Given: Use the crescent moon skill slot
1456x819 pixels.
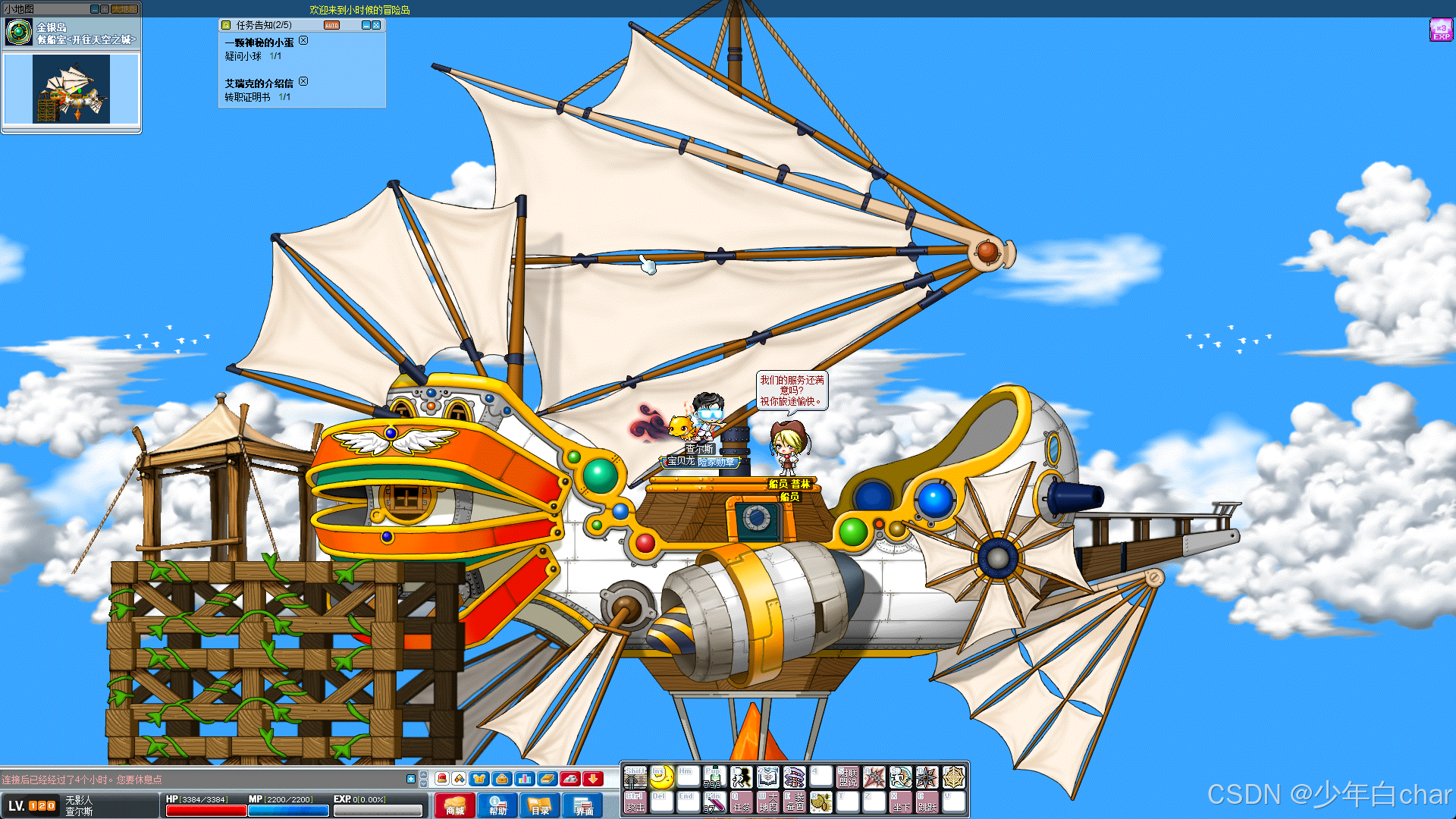Looking at the screenshot, I should click(x=661, y=777).
